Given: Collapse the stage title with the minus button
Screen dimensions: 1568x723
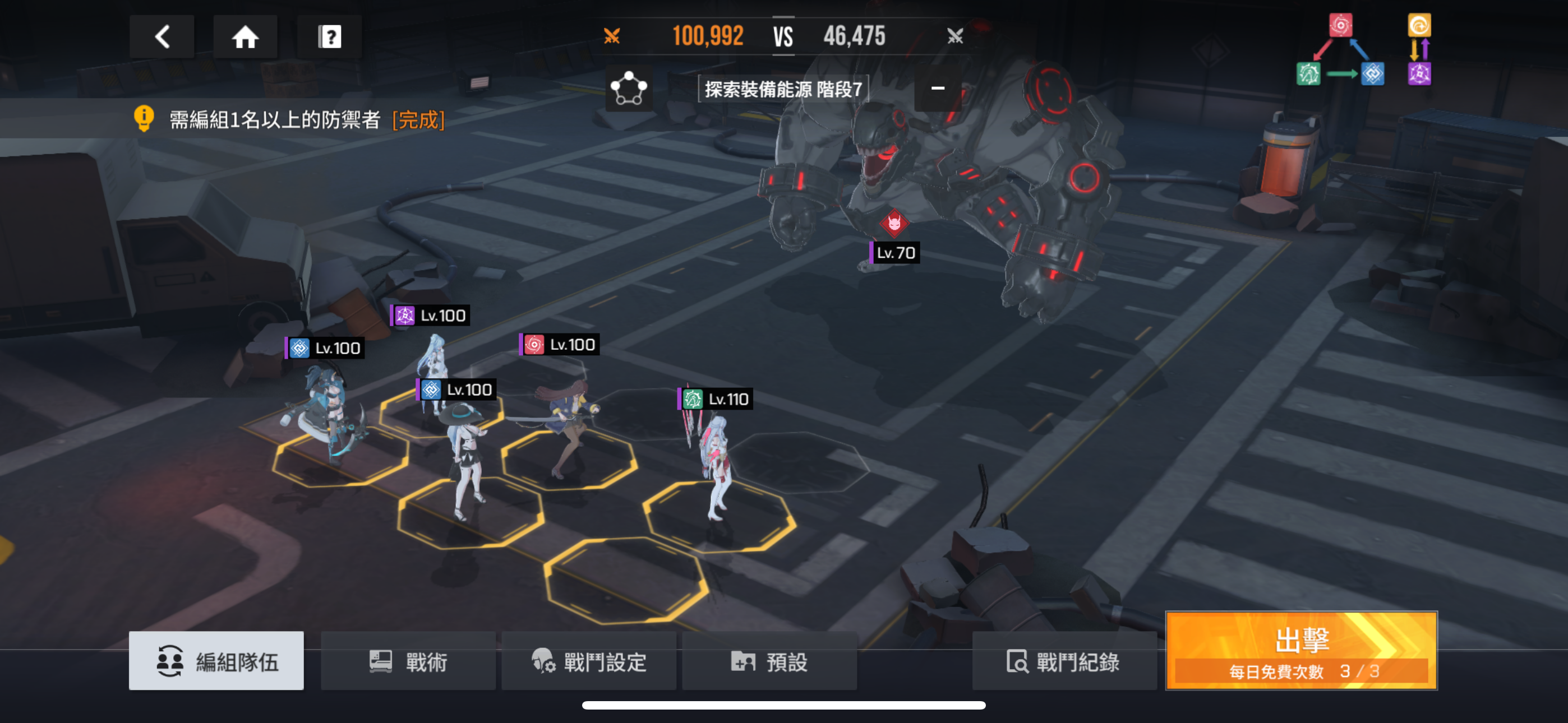Looking at the screenshot, I should coord(938,89).
